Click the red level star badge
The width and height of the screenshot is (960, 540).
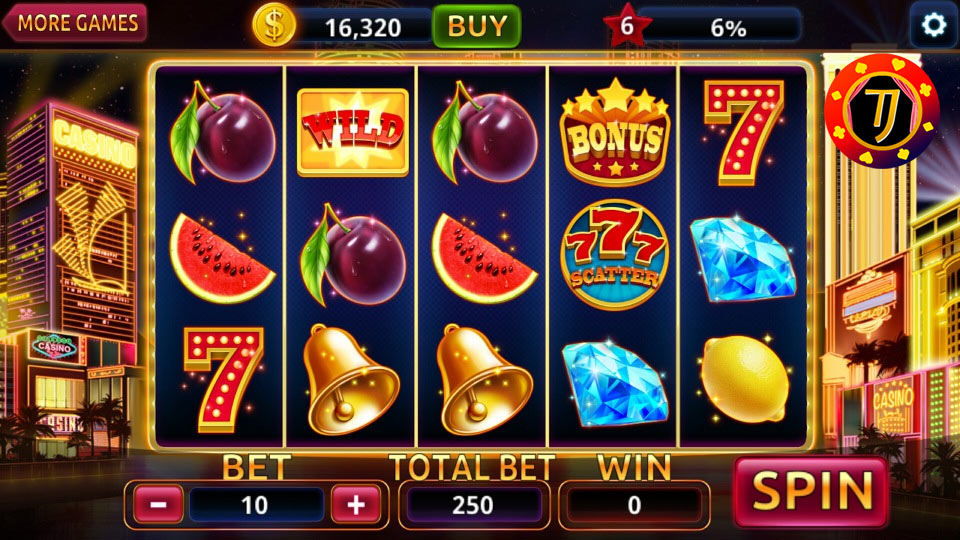point(626,26)
